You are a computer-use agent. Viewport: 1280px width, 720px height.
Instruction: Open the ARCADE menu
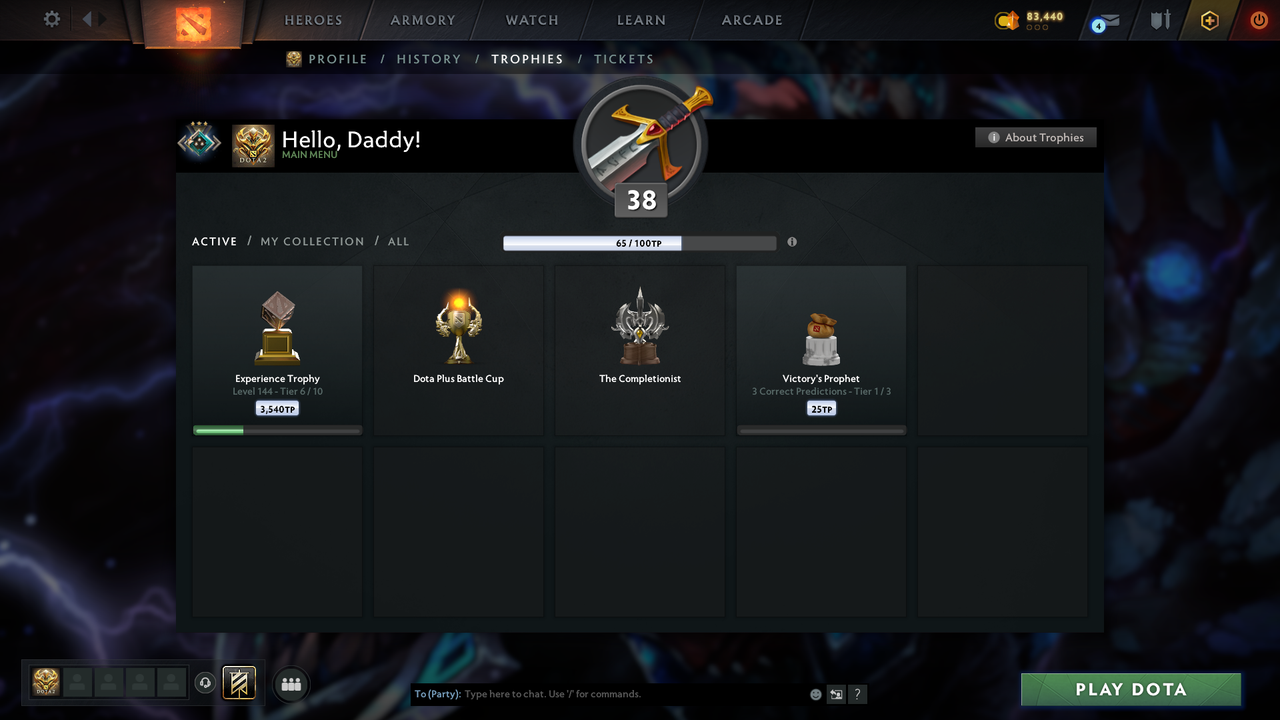[751, 20]
